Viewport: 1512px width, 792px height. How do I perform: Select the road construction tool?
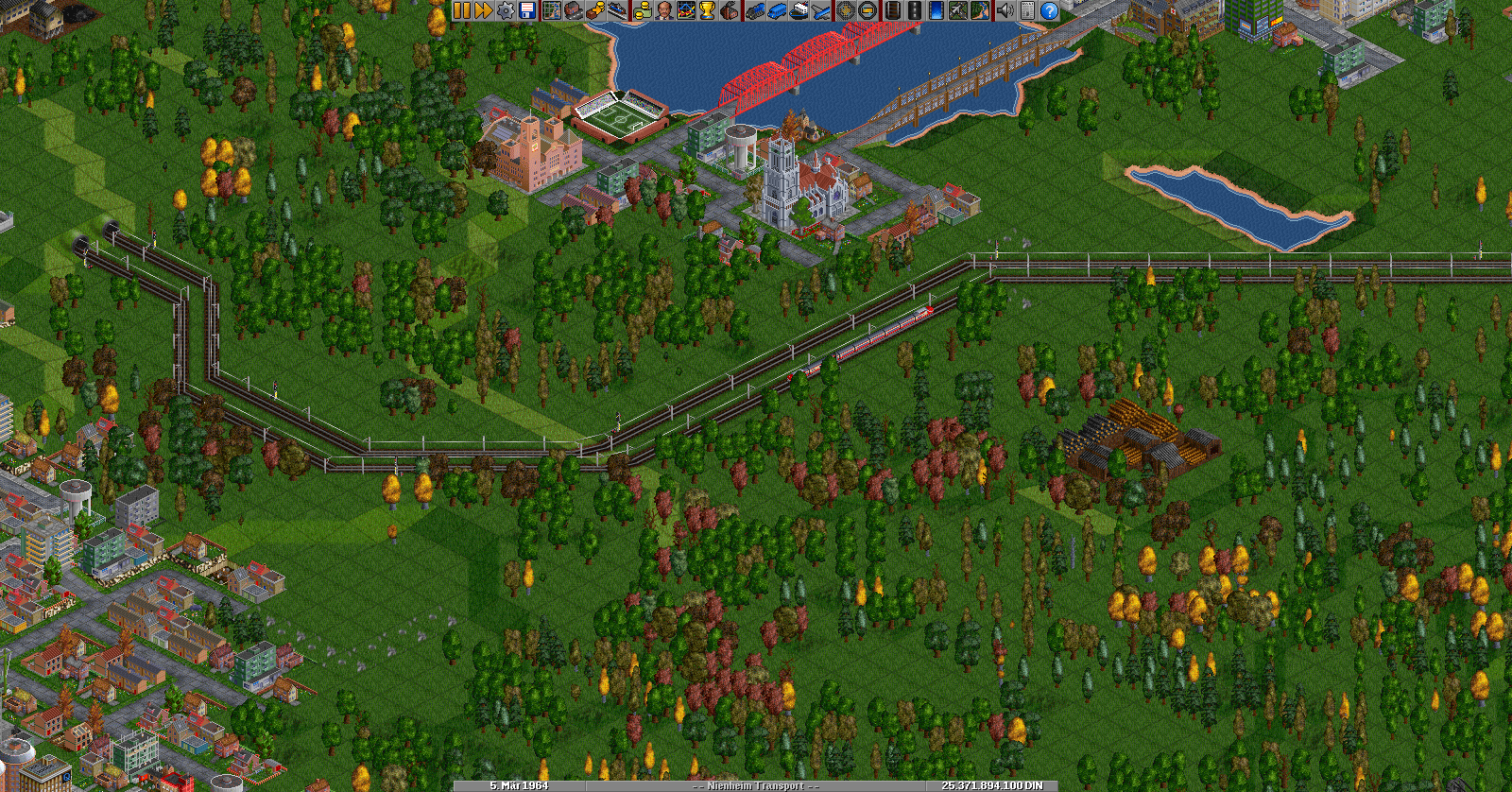(x=914, y=10)
